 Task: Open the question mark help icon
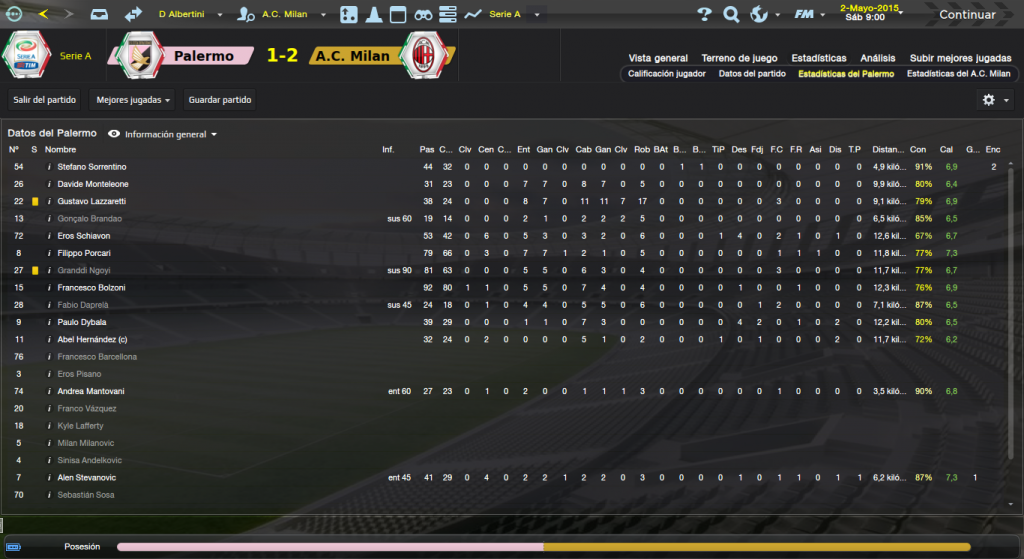[704, 15]
